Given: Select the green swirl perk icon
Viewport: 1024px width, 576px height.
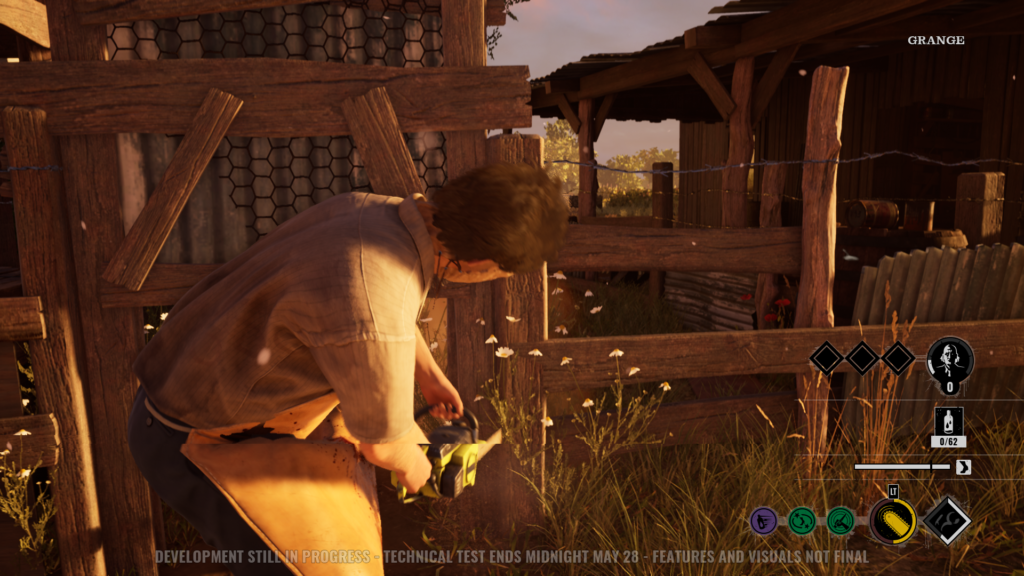Looking at the screenshot, I should (x=802, y=520).
